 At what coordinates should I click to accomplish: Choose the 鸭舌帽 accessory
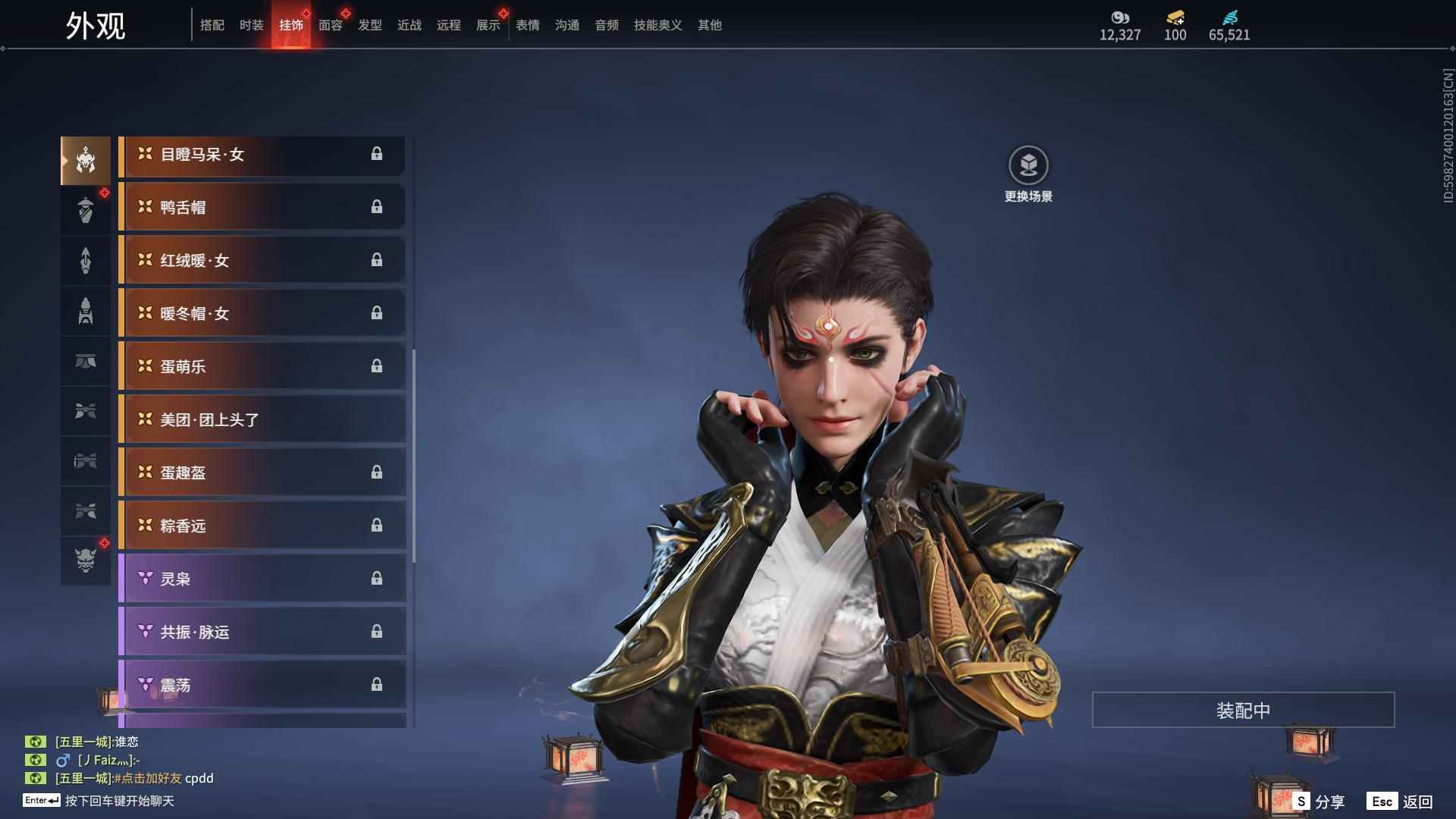coord(262,207)
